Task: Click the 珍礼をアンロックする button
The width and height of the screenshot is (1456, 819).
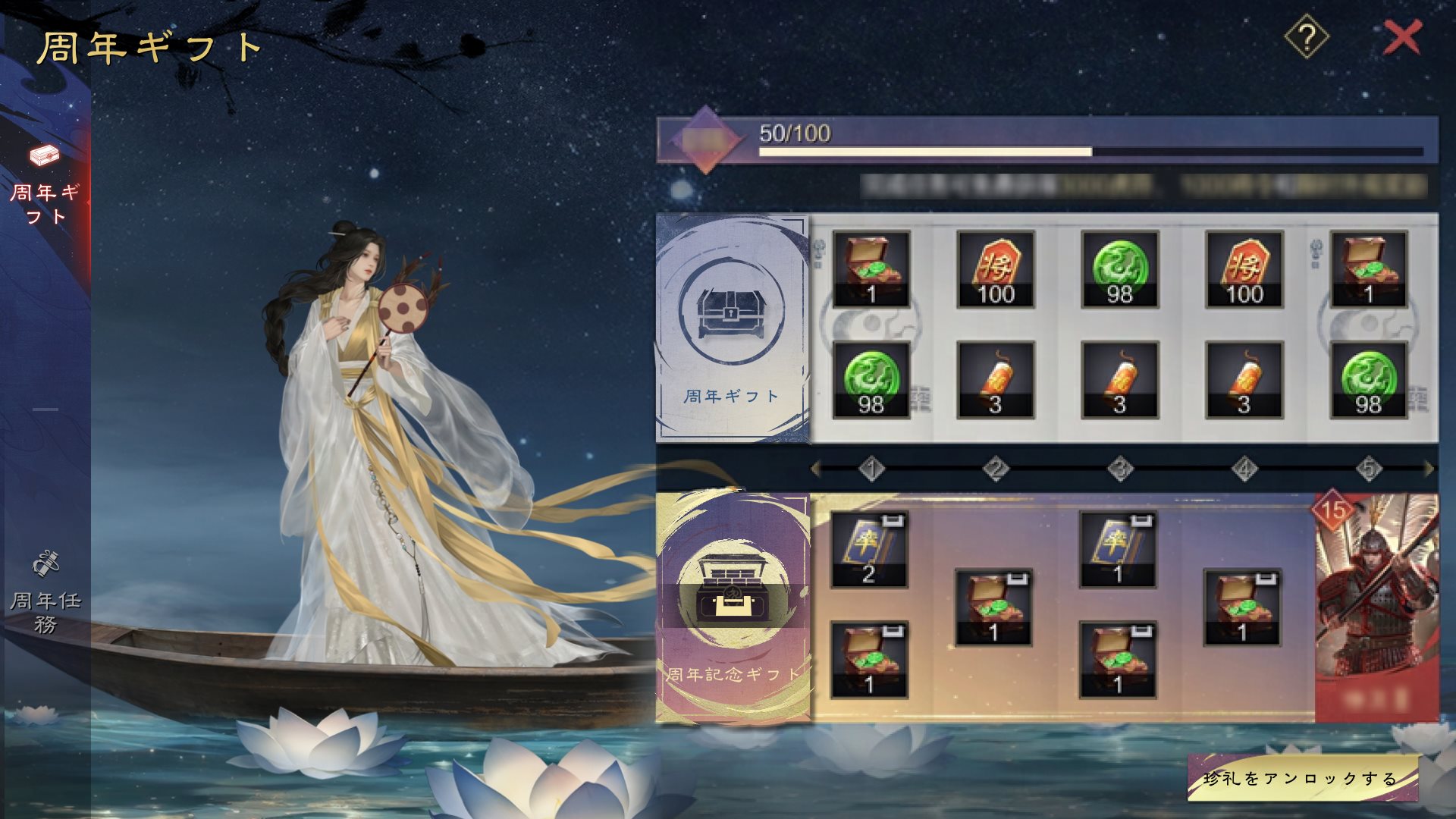Action: (x=1301, y=778)
